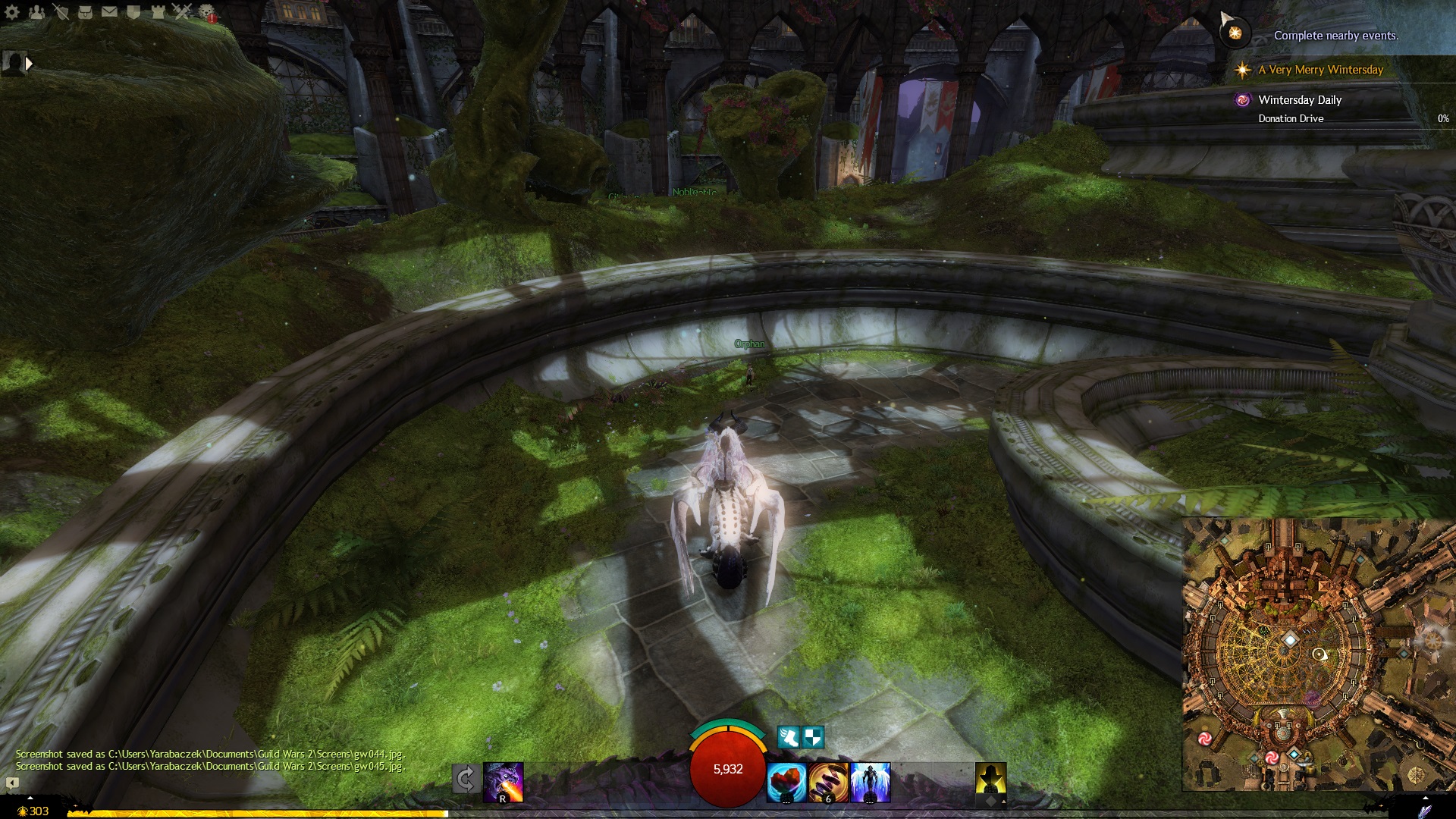The width and height of the screenshot is (1456, 819).
Task: Use the crystal heart healing skill
Action: coord(786,782)
